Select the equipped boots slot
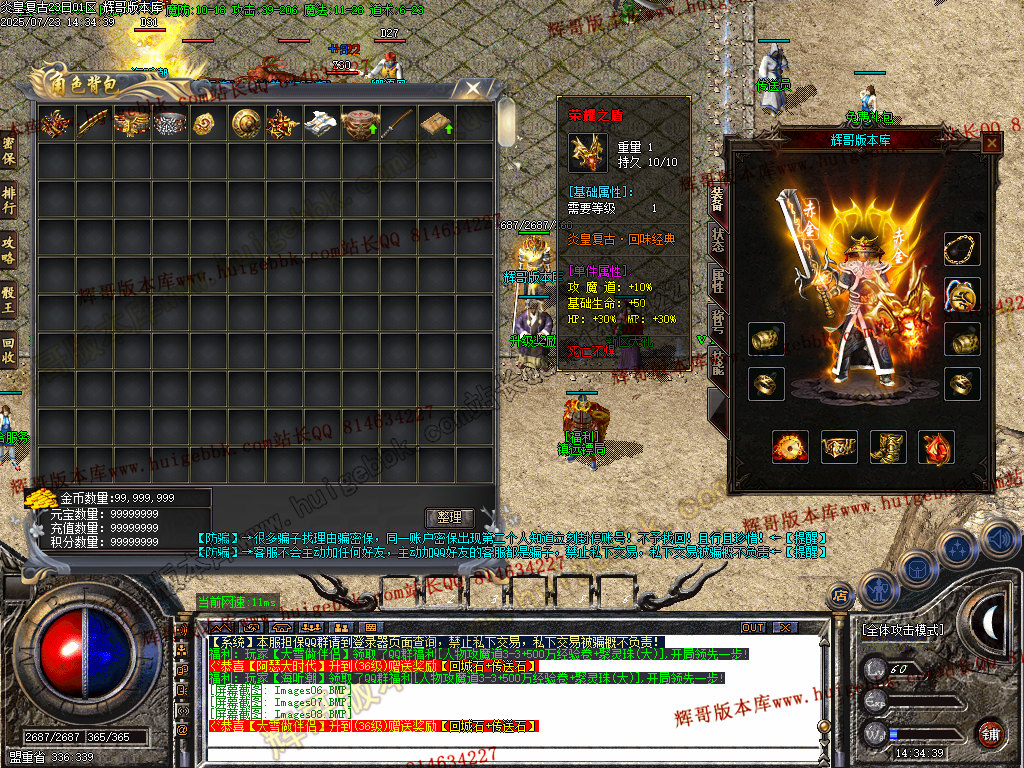1024x768 pixels. (885, 447)
